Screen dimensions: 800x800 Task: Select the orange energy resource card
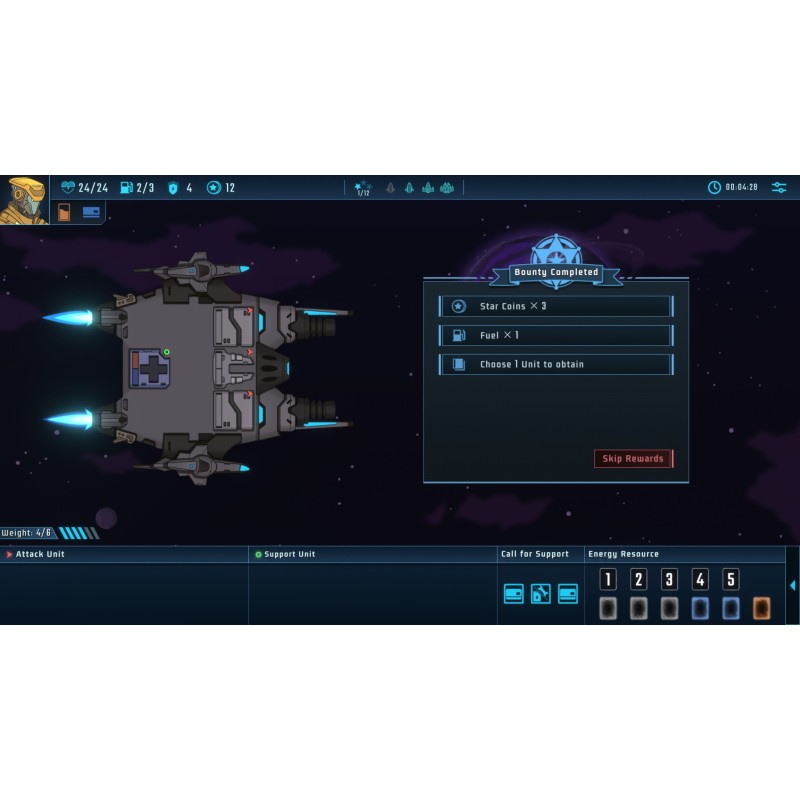[761, 608]
